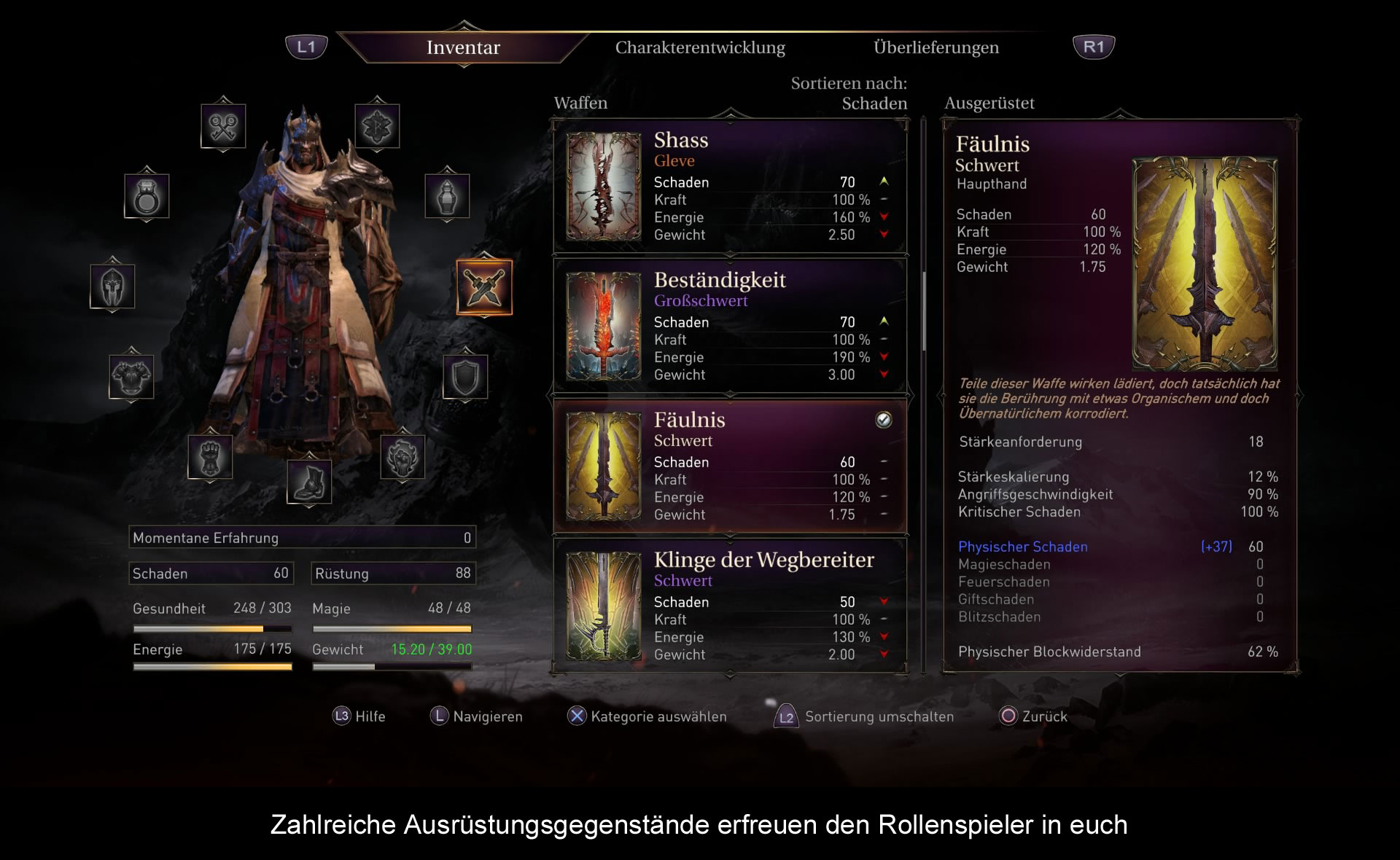1400x860 pixels.
Task: Pick the Klinge der Wegbereiter sword
Action: (x=730, y=606)
